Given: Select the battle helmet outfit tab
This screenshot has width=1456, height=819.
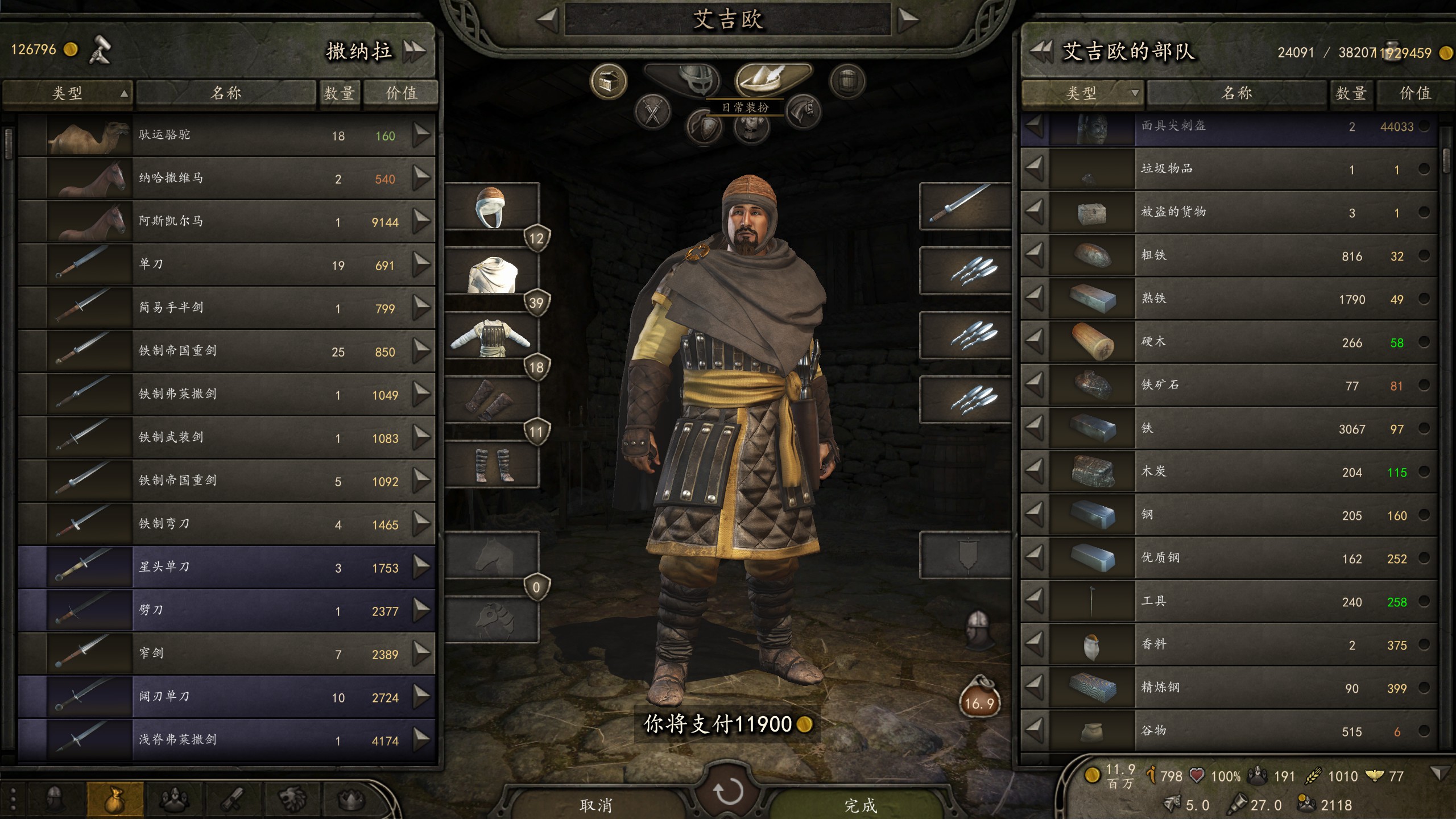Looking at the screenshot, I should pos(683,79).
